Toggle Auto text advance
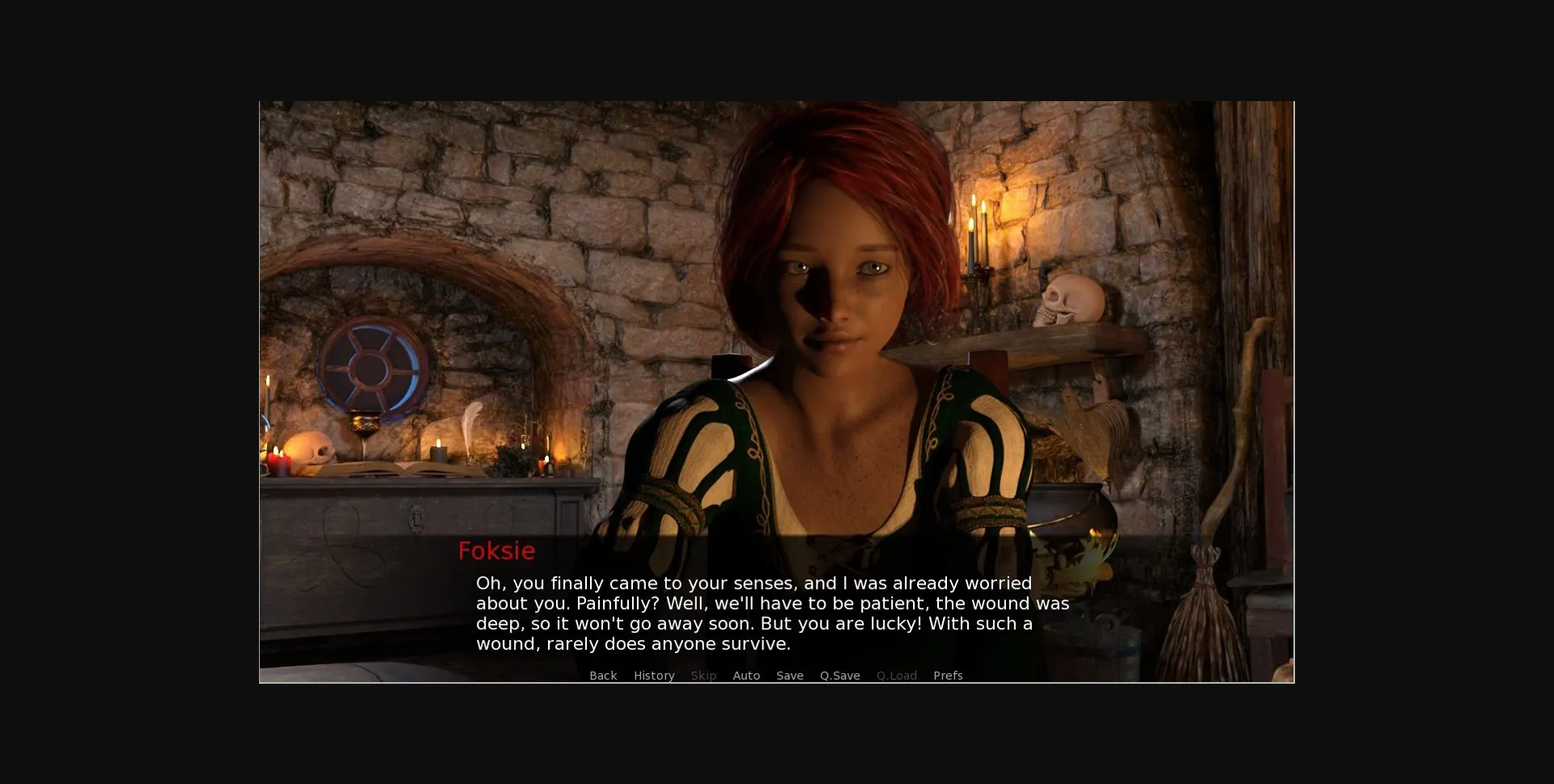This screenshot has height=784, width=1554. pos(746,676)
